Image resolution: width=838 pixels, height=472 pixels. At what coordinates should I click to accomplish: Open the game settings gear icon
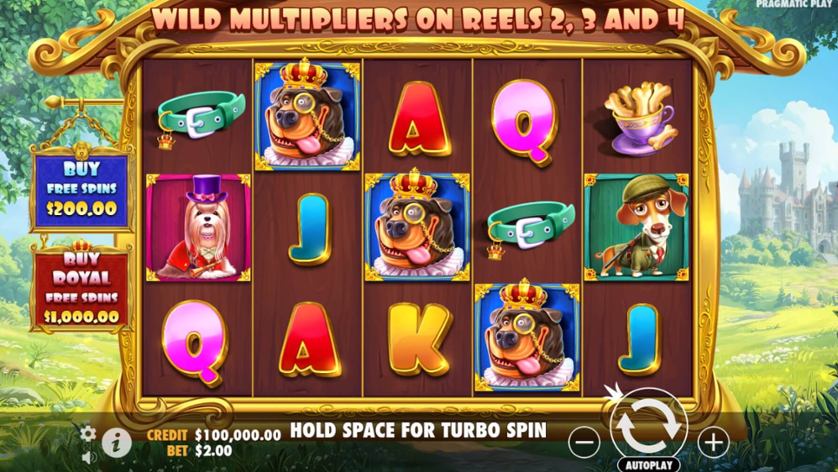click(x=88, y=433)
